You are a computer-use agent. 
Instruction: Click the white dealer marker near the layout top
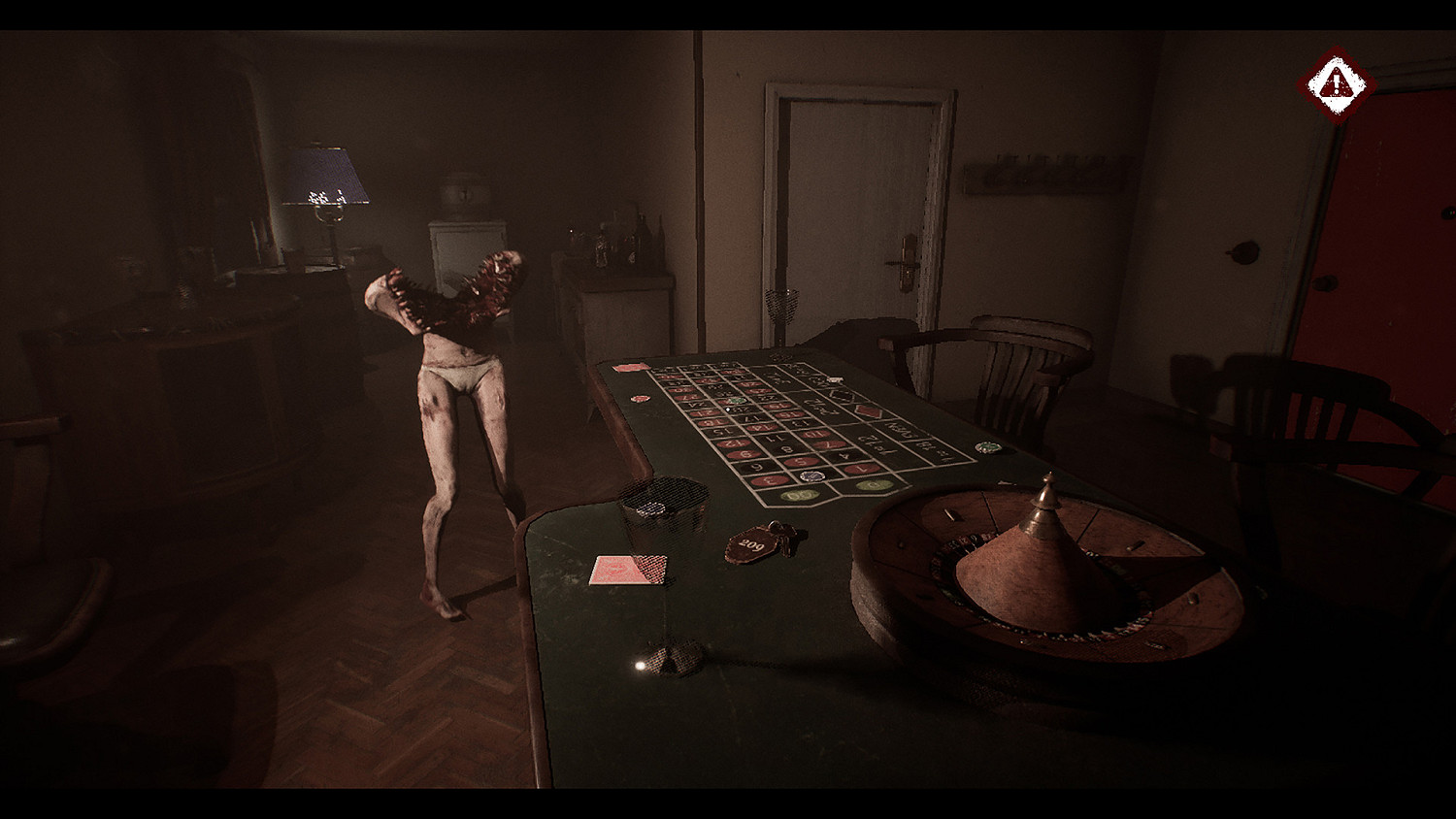coord(835,378)
